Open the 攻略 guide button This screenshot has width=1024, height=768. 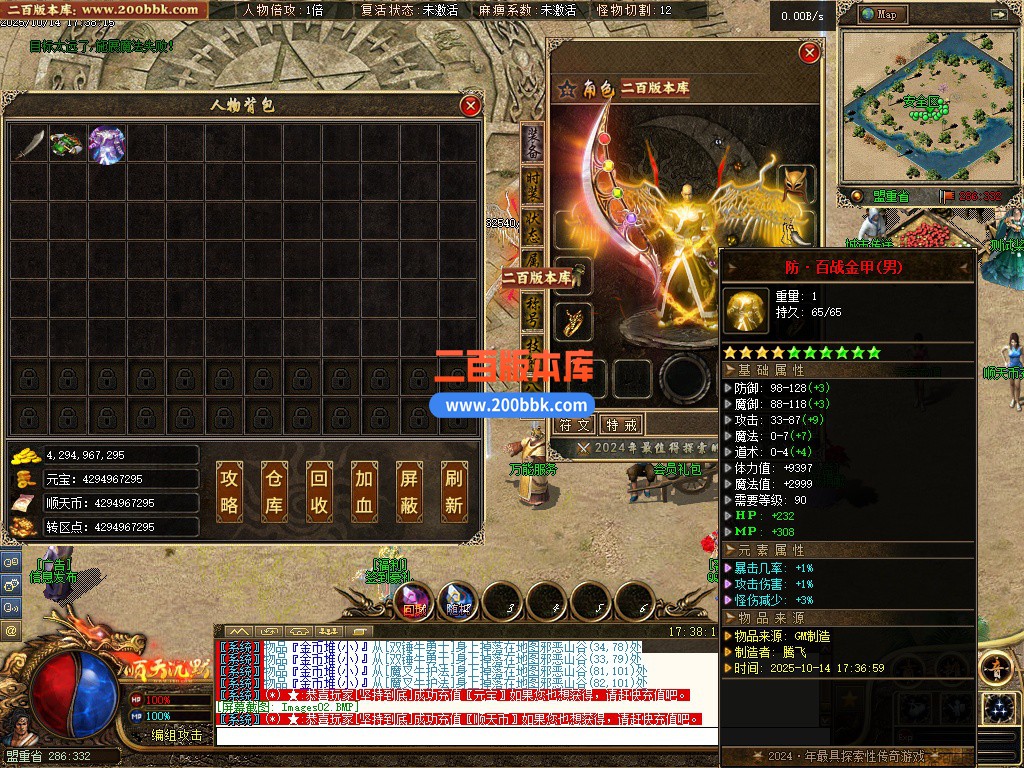coord(229,492)
